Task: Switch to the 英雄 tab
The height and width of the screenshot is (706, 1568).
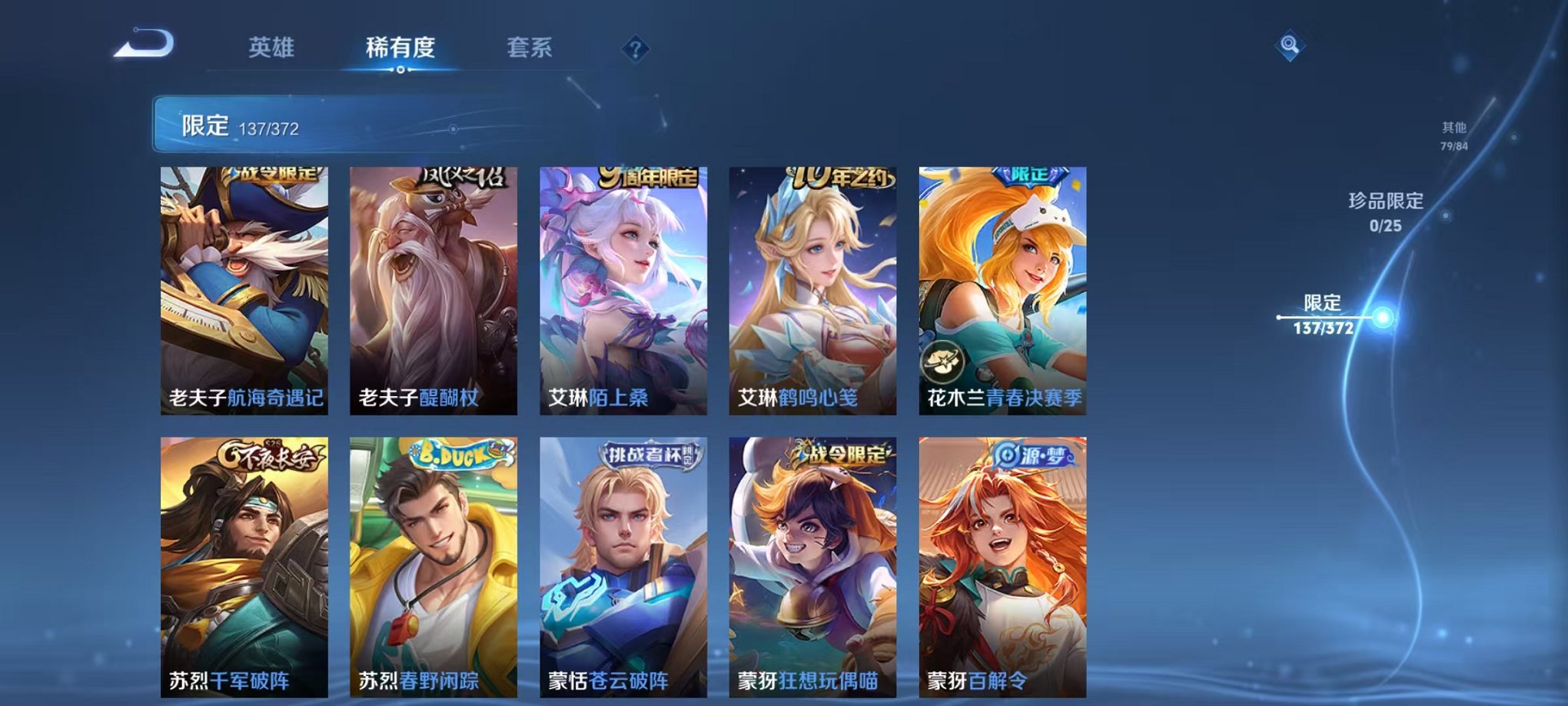Action: click(273, 46)
